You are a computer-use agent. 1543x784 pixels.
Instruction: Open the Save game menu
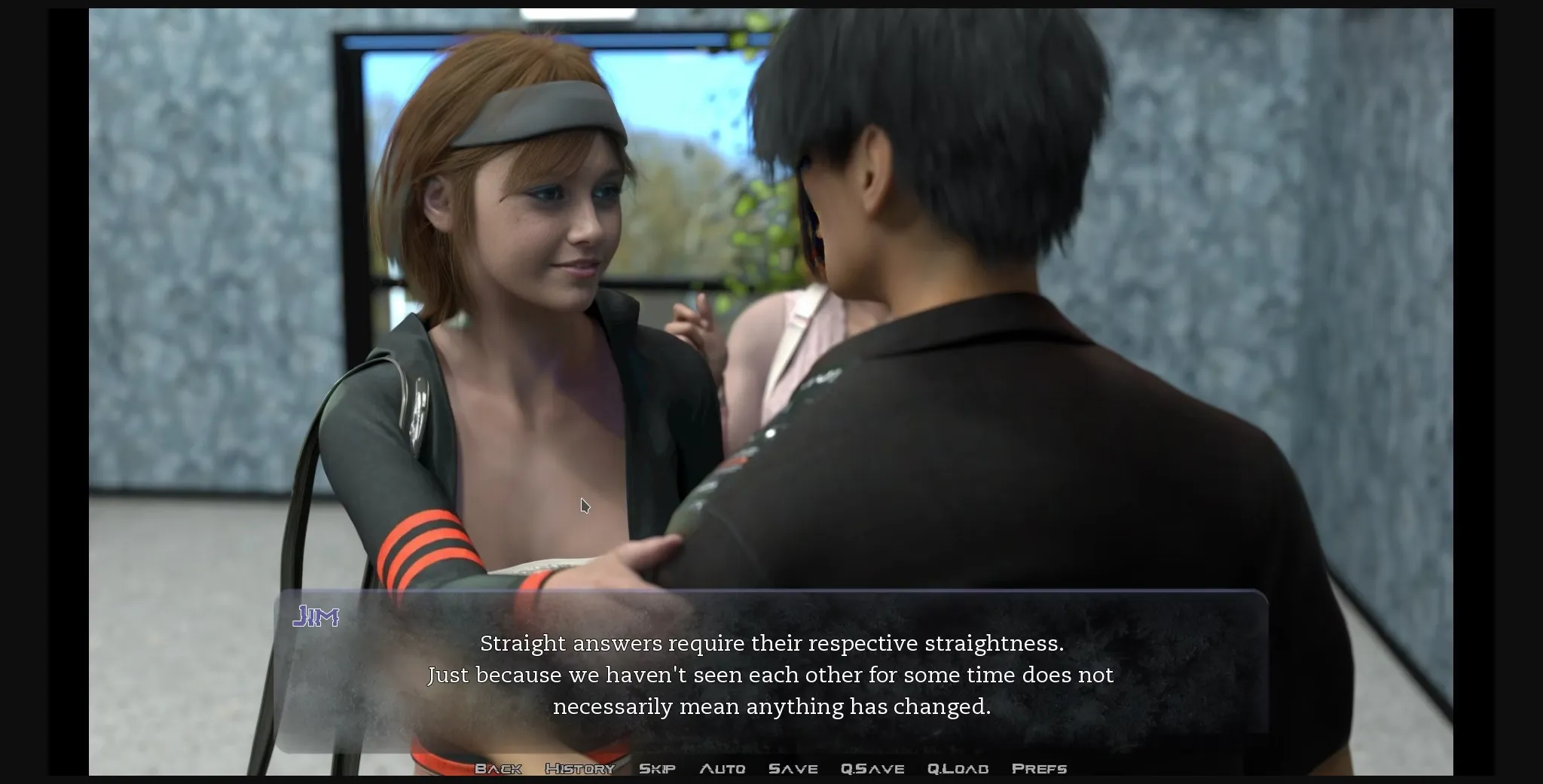pos(793,769)
